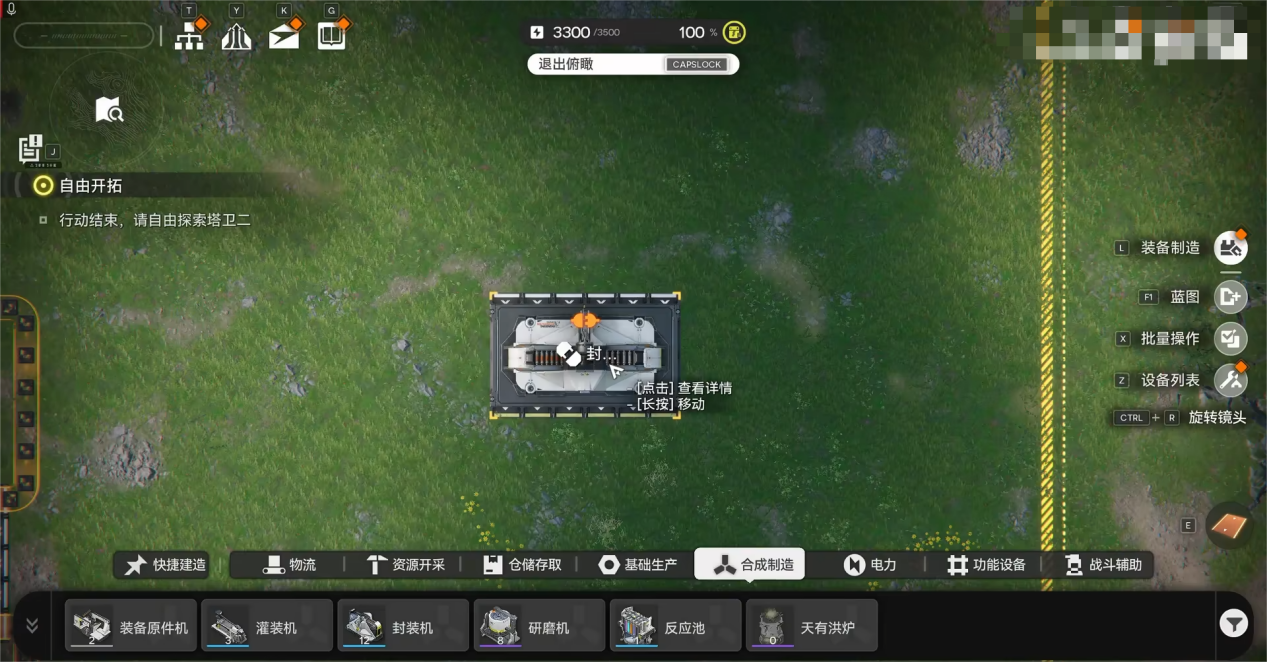Open the 蓝图 blueprint menu

click(x=1230, y=297)
